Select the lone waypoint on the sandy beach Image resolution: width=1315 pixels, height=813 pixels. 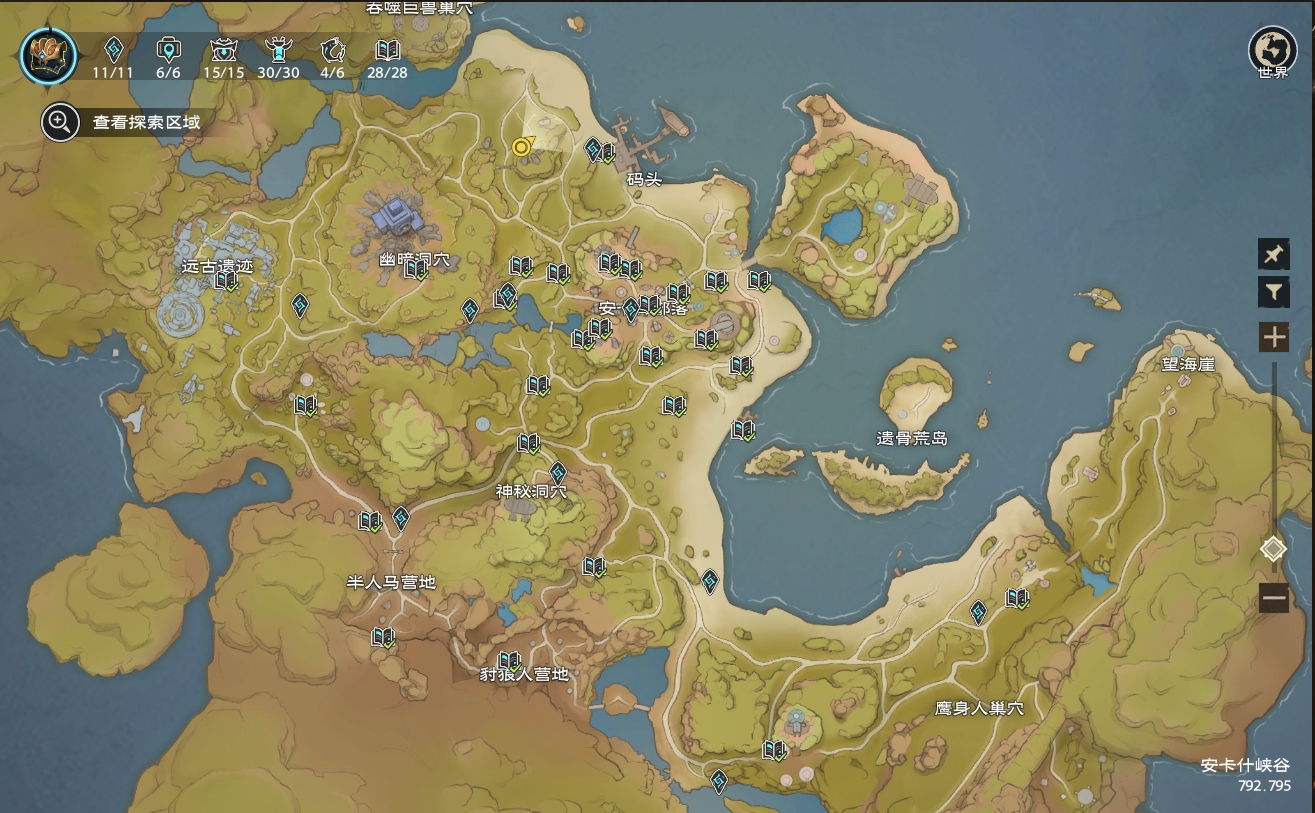(709, 580)
